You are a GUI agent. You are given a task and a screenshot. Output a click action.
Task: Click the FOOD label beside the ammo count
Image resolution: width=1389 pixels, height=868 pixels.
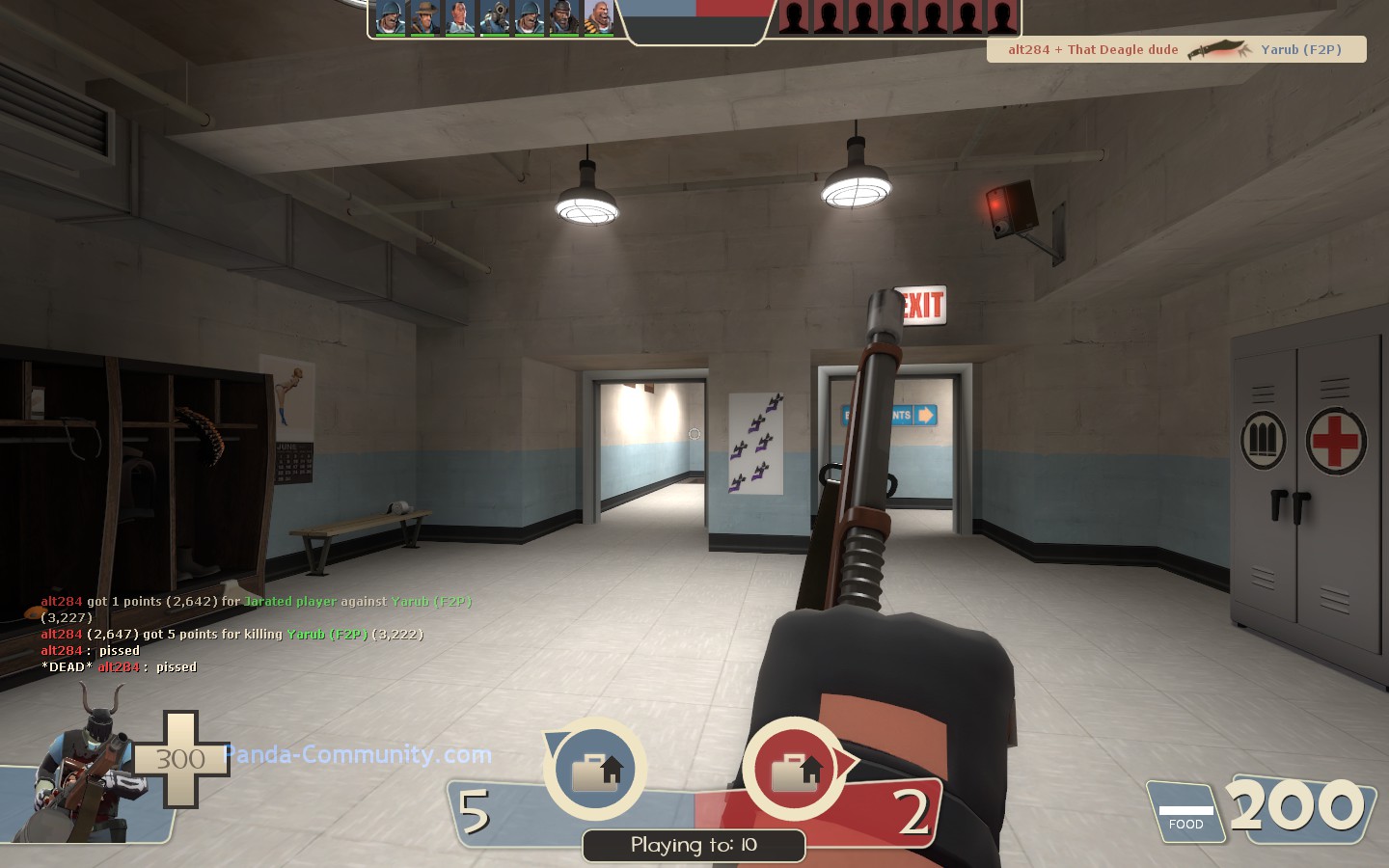tap(1186, 825)
